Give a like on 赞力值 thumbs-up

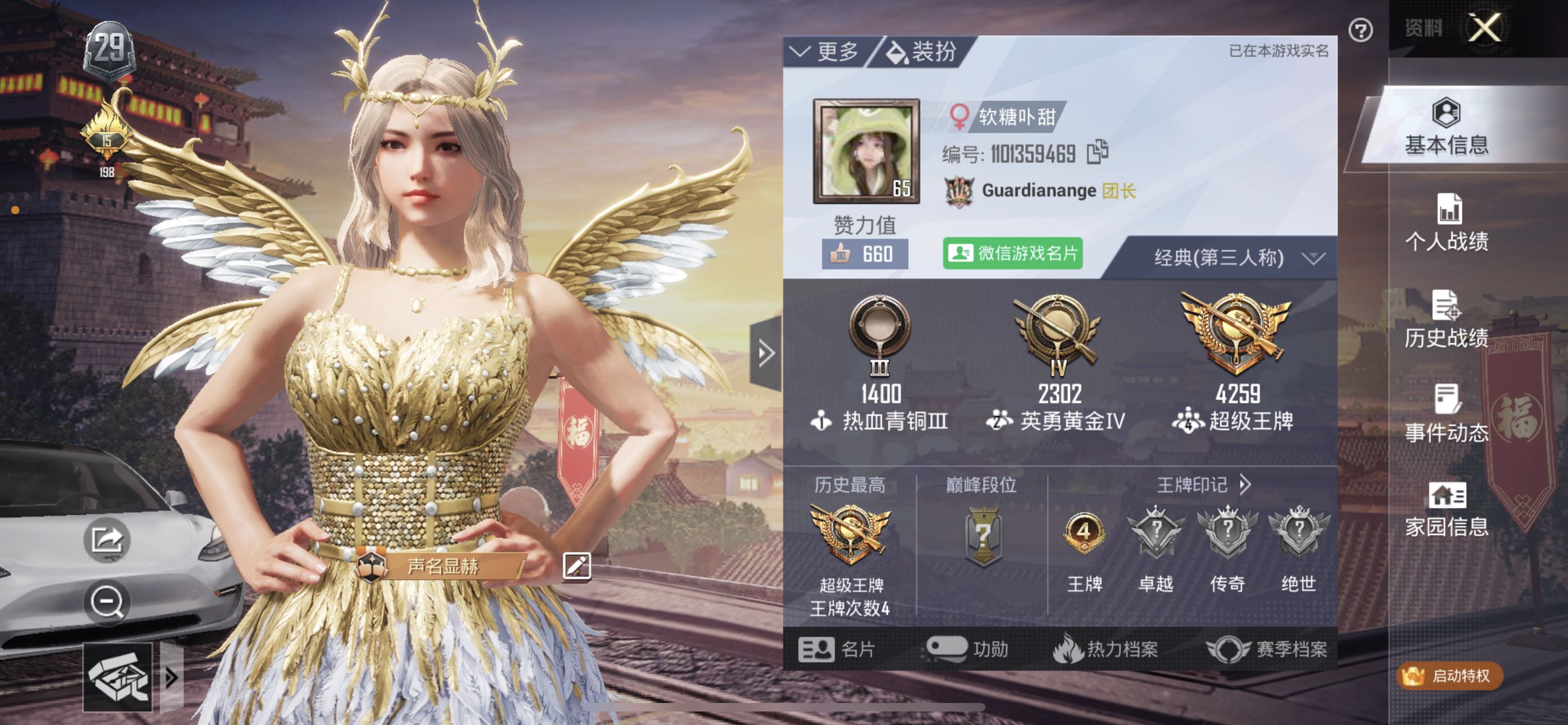(864, 254)
